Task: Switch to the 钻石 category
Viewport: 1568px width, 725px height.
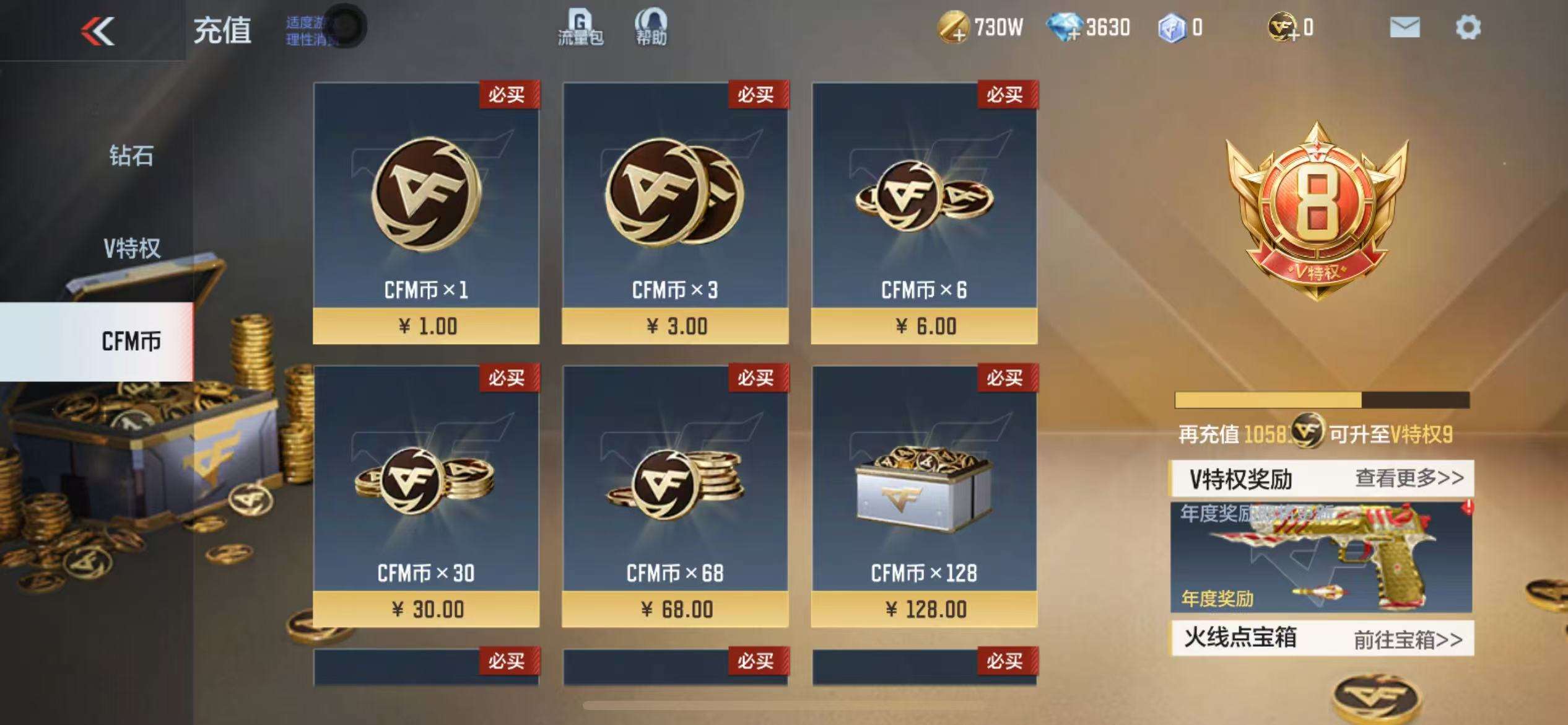Action: click(x=131, y=156)
